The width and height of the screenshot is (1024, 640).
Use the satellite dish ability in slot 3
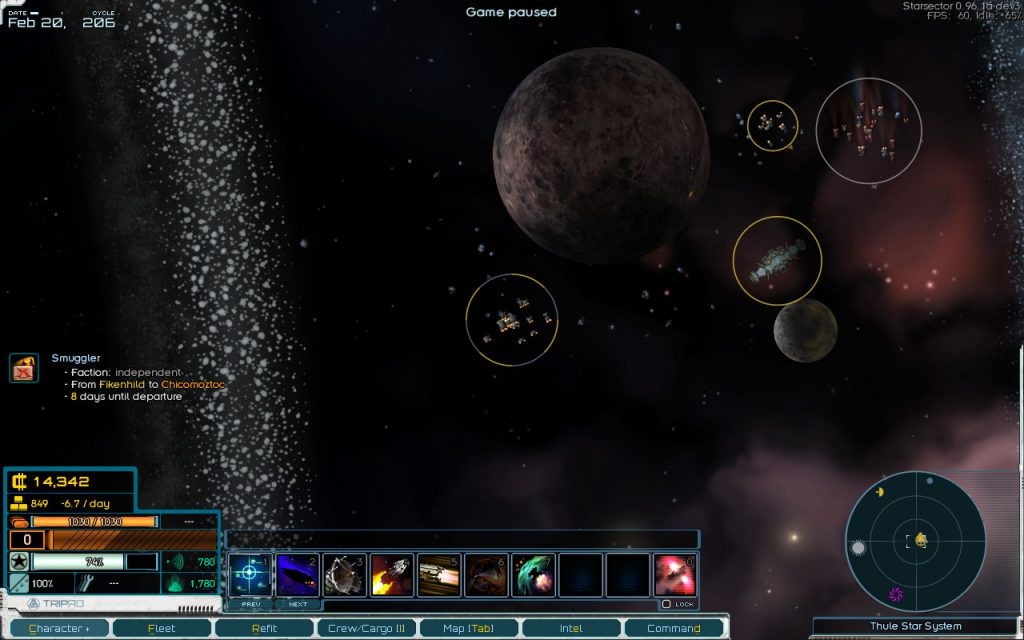pyautogui.click(x=344, y=574)
